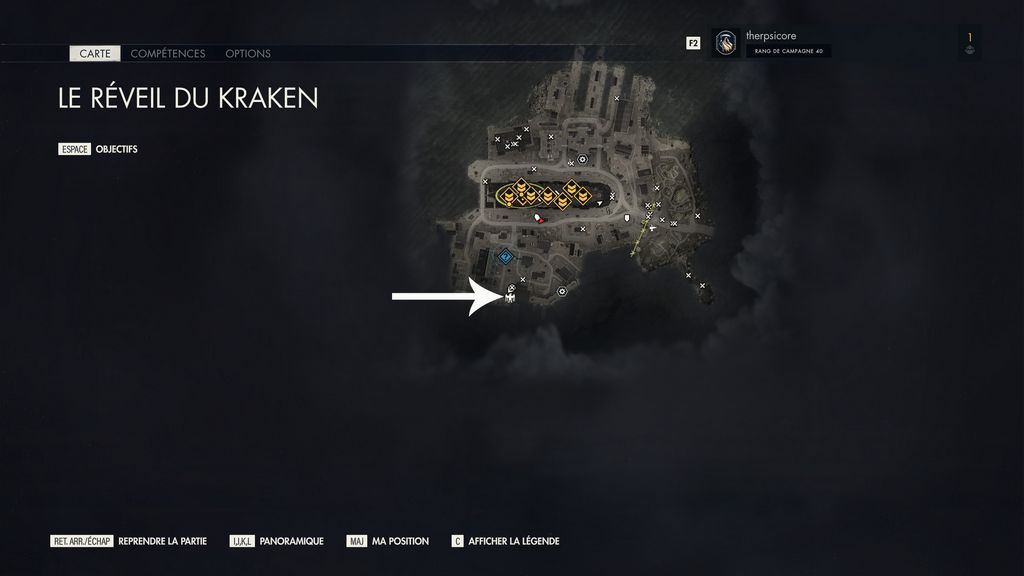This screenshot has width=1024, height=576.
Task: Click the white shield marker on the map
Action: pyautogui.click(x=628, y=216)
